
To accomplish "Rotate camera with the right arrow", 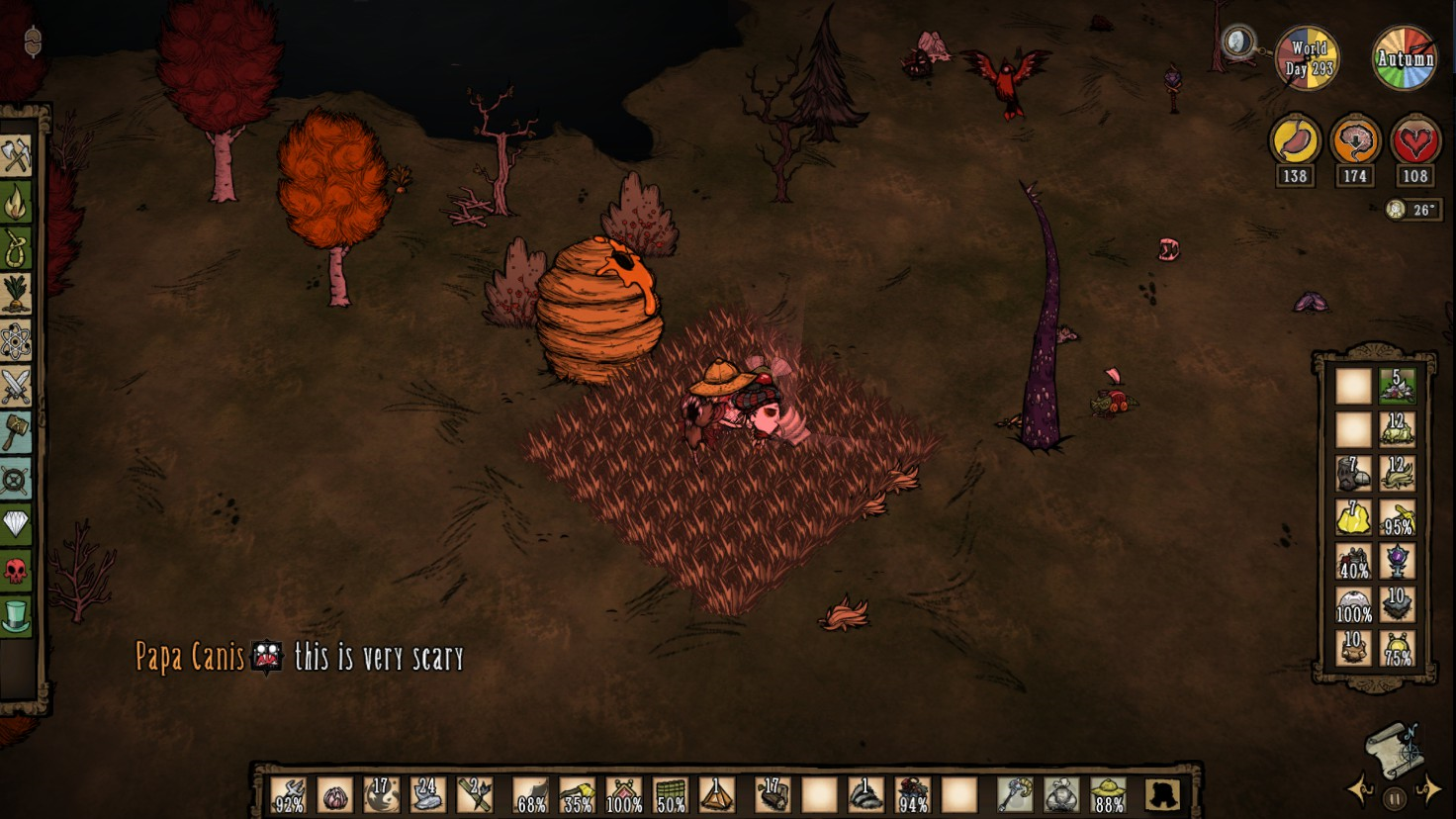I will click(x=1430, y=789).
